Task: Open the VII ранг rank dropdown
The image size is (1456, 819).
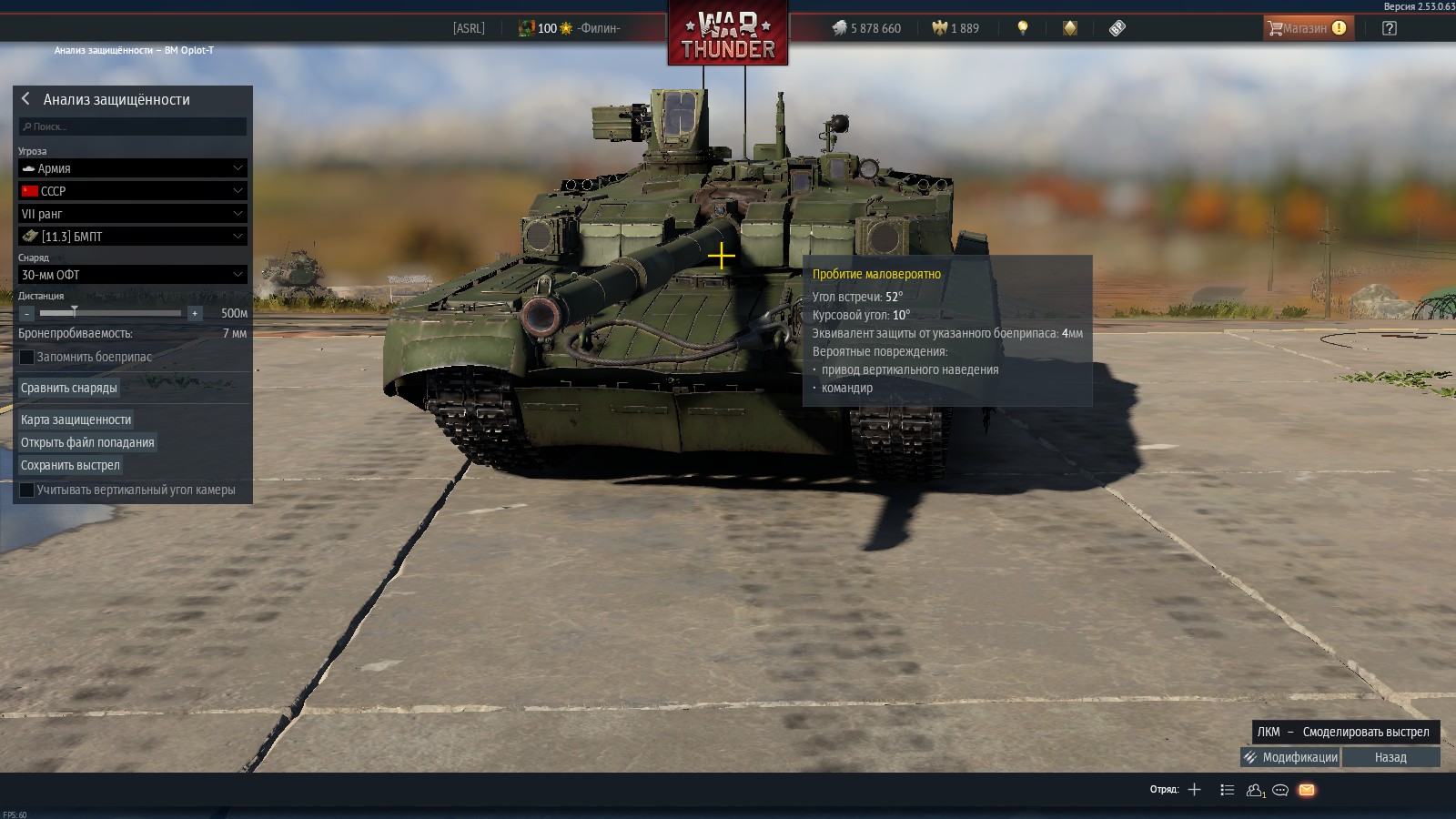Action: point(133,214)
